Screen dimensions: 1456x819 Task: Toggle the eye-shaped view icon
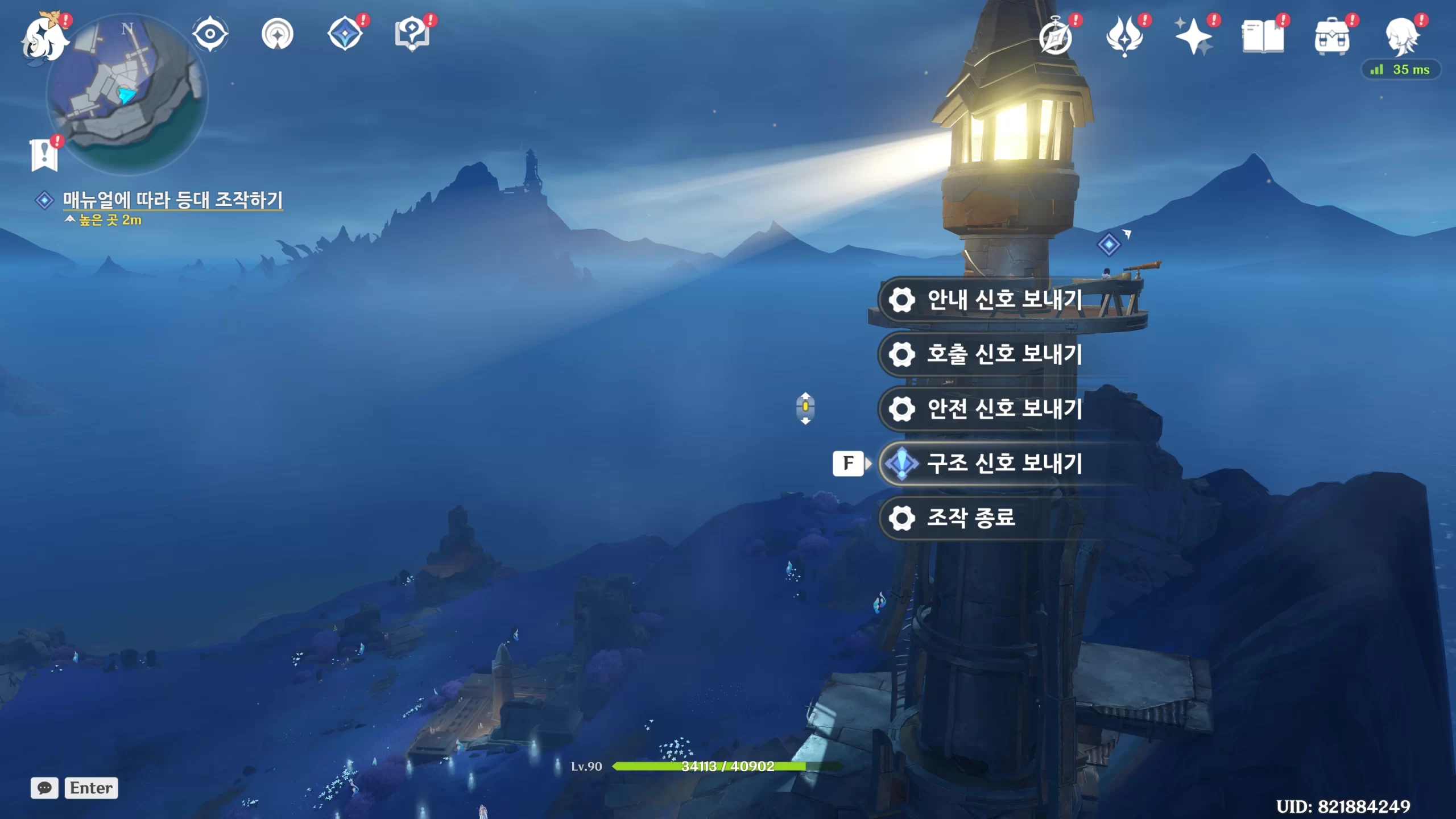[x=210, y=34]
